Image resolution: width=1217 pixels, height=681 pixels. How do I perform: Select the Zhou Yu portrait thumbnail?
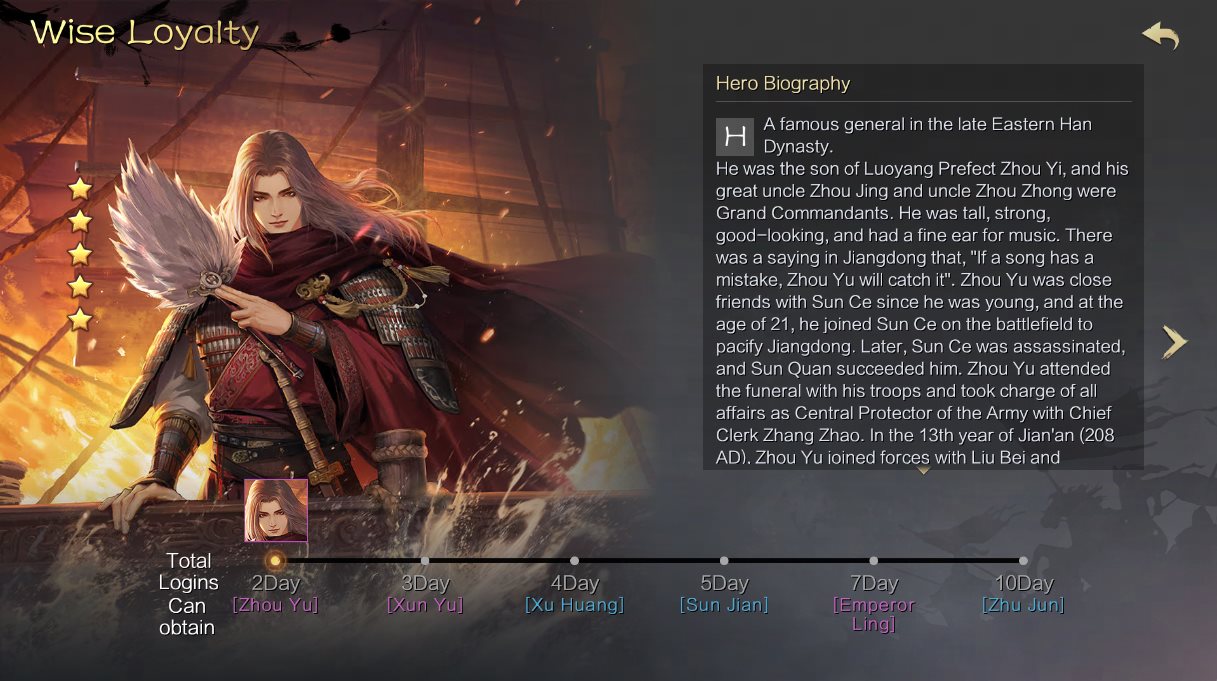(x=276, y=510)
